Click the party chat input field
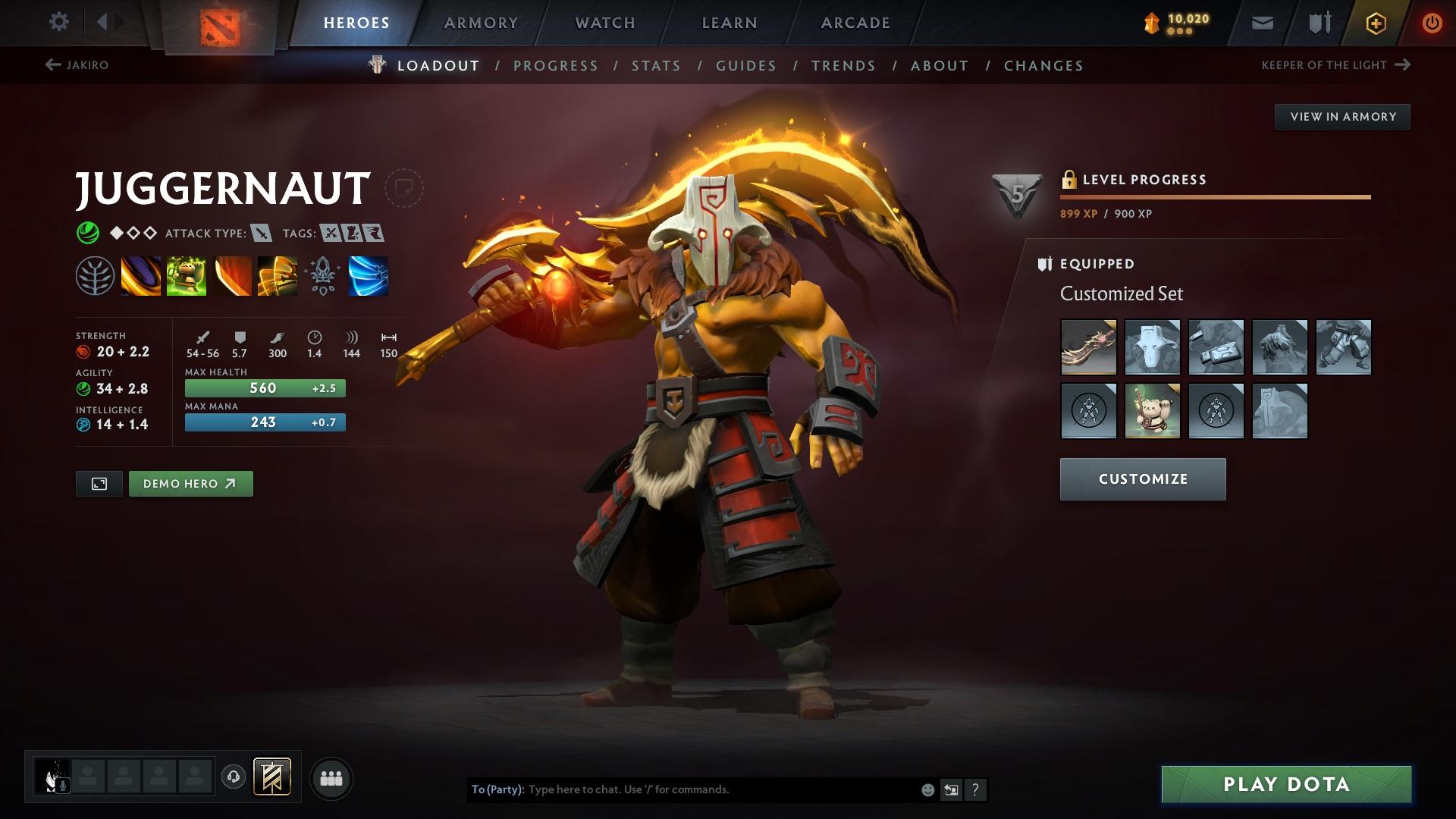The image size is (1456, 819). [682, 789]
